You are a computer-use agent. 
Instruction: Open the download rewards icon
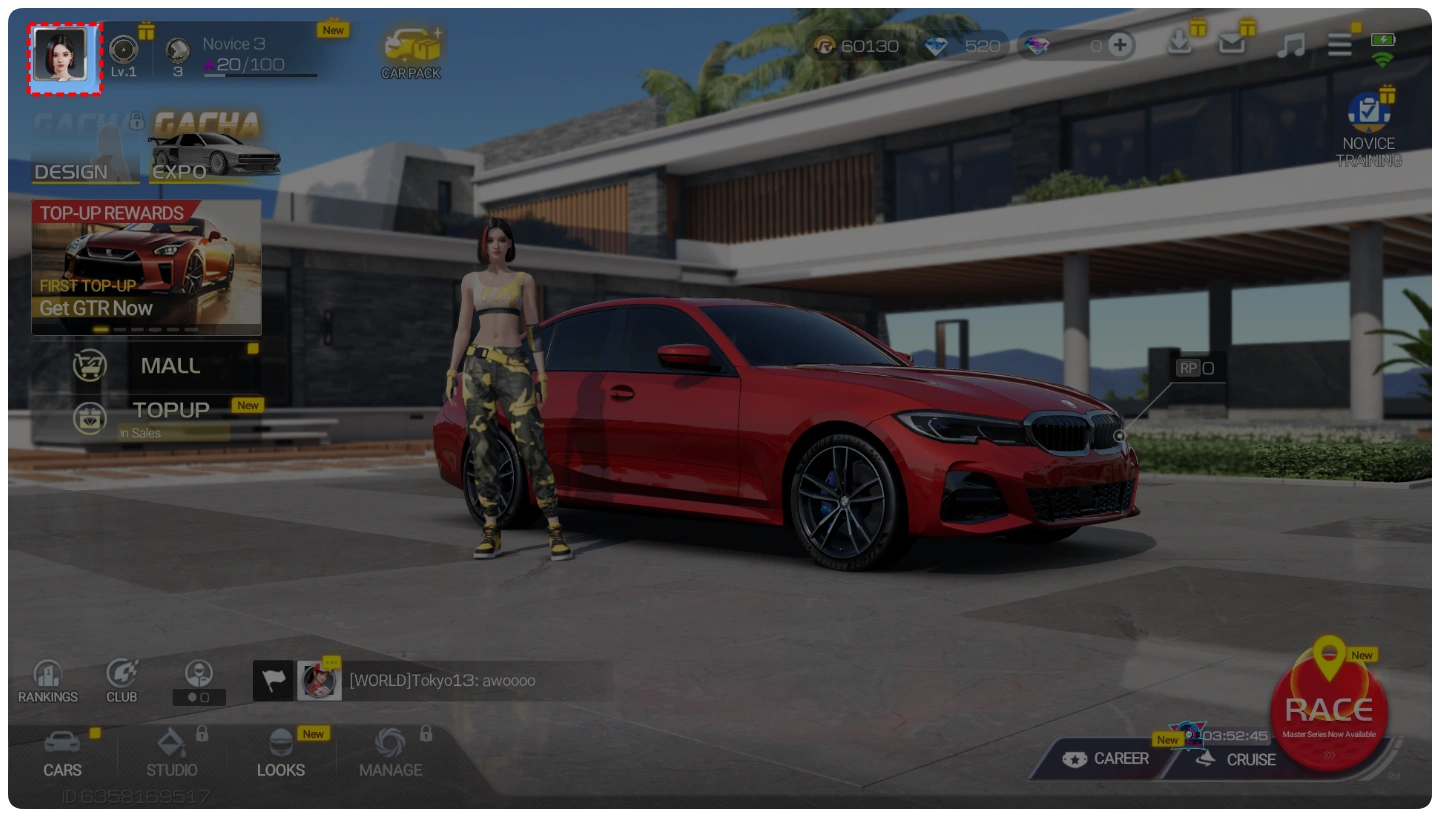point(1181,43)
